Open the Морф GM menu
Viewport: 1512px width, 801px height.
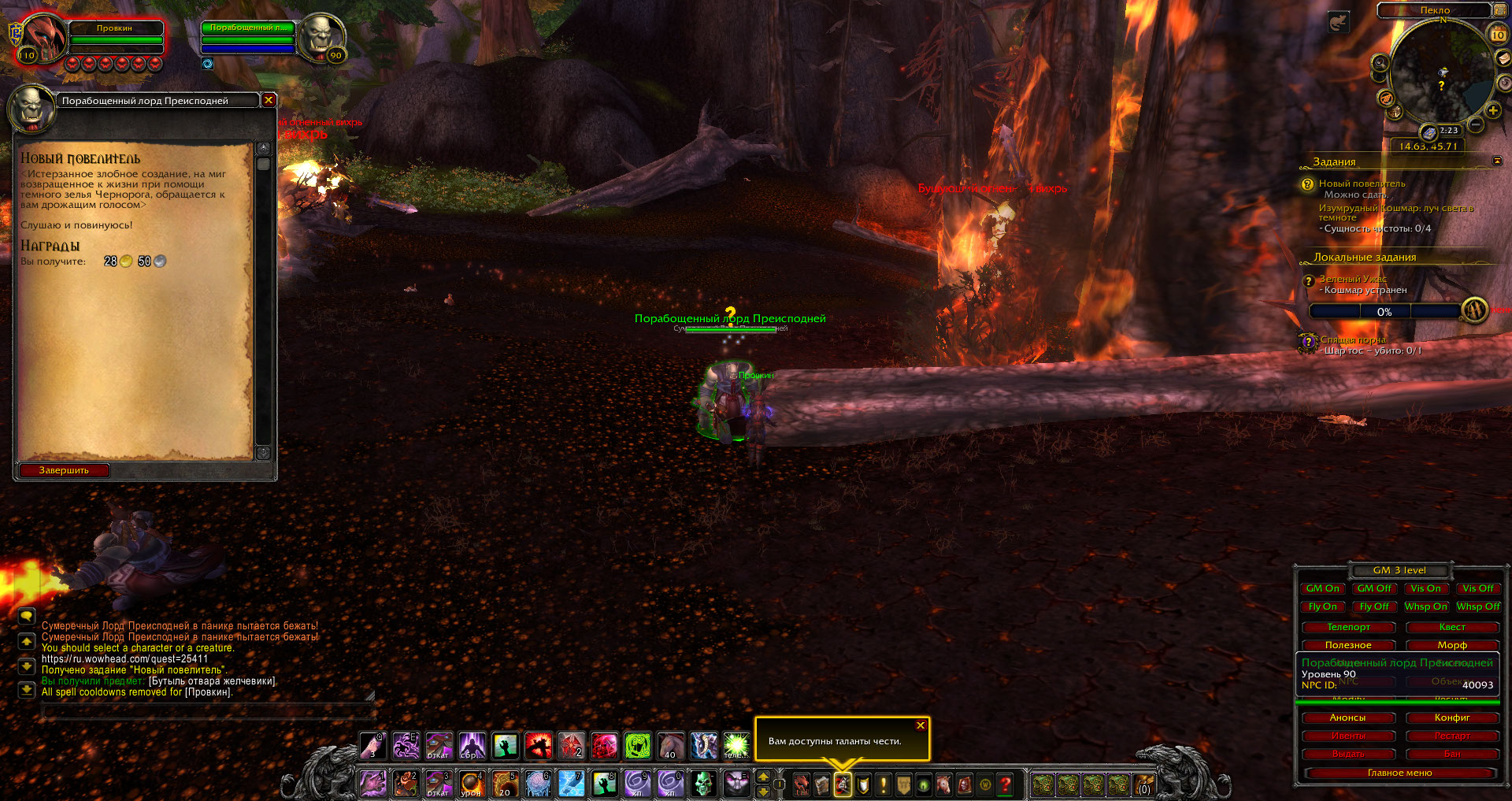click(x=1452, y=645)
